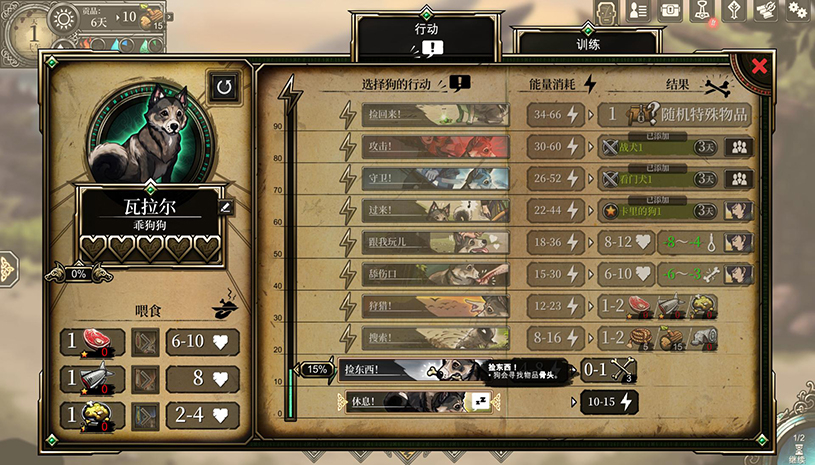Open the gears settings icon
Image resolution: width=815 pixels, height=465 pixels.
pyautogui.click(x=797, y=10)
